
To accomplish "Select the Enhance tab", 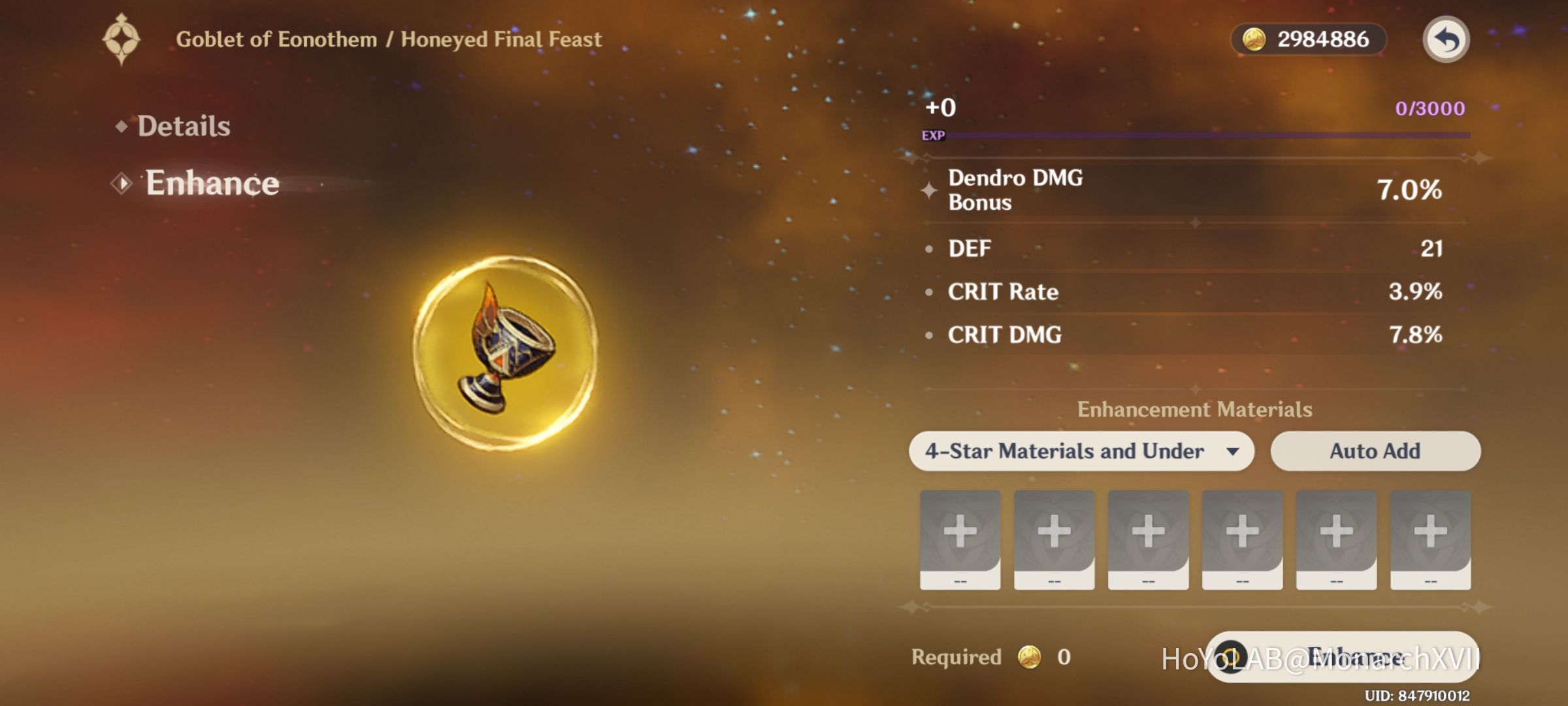I will click(210, 184).
